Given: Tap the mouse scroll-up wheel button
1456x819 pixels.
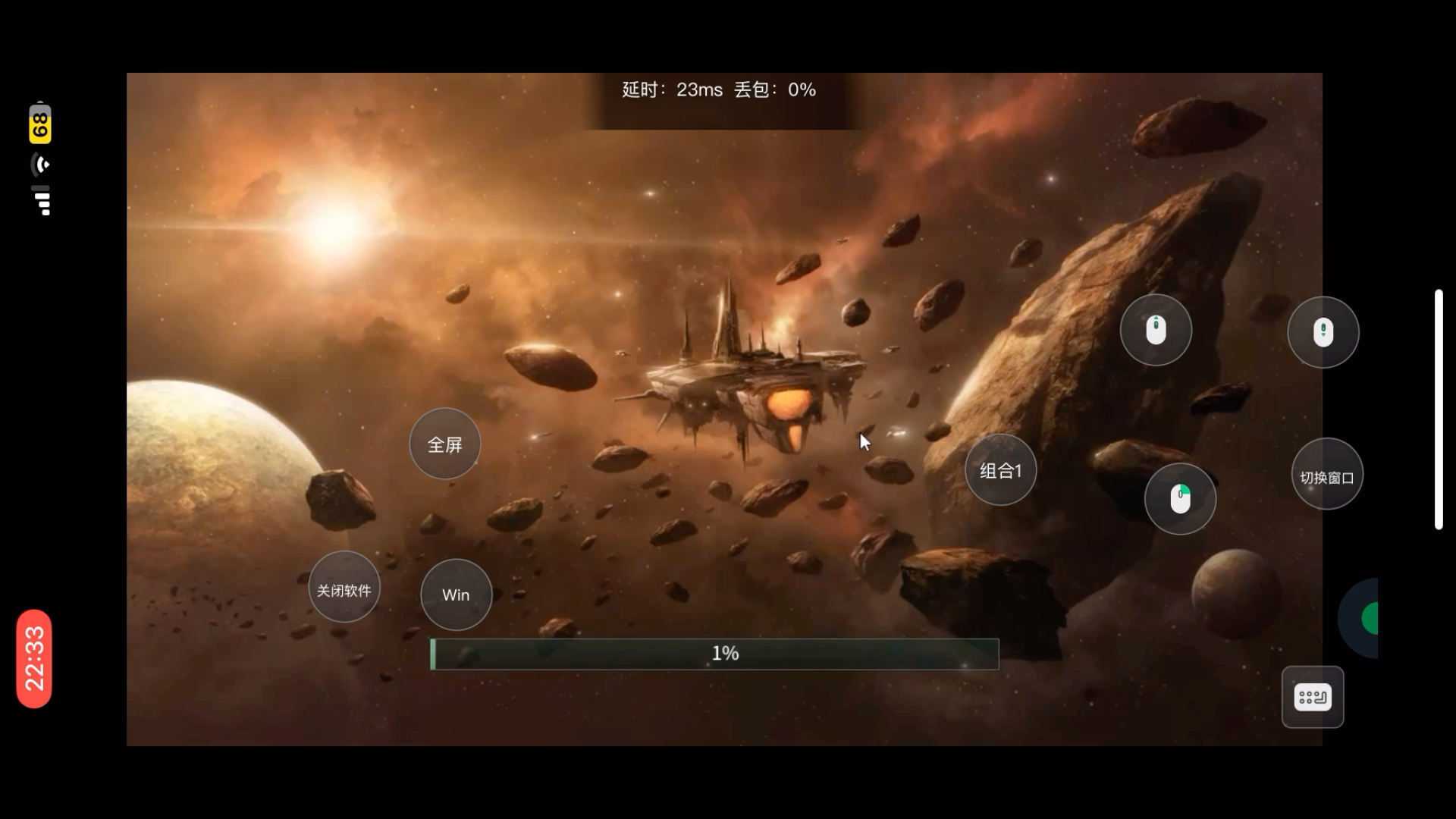Looking at the screenshot, I should tap(1156, 330).
